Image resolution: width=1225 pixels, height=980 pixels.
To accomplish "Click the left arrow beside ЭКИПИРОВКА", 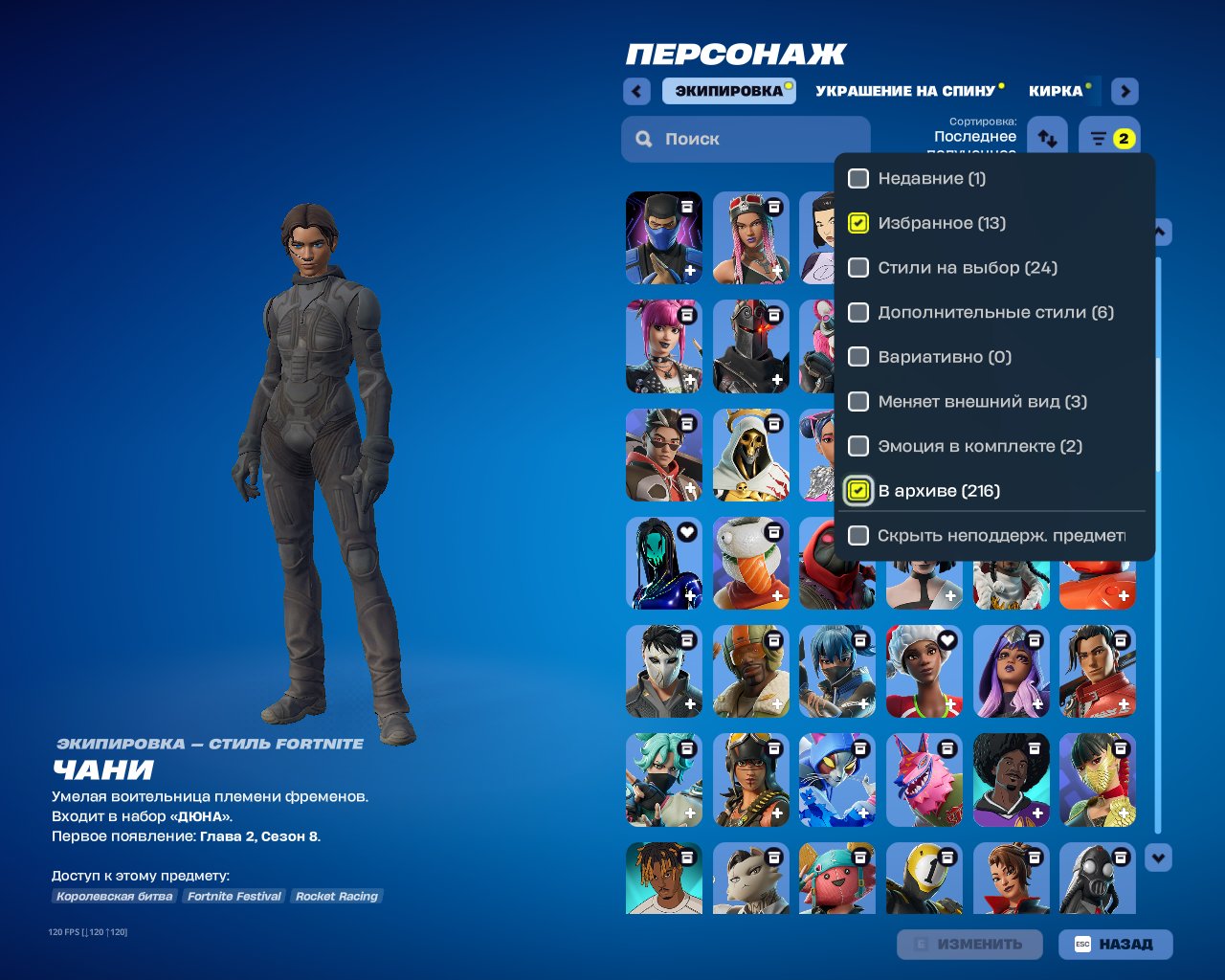I will tap(635, 91).
